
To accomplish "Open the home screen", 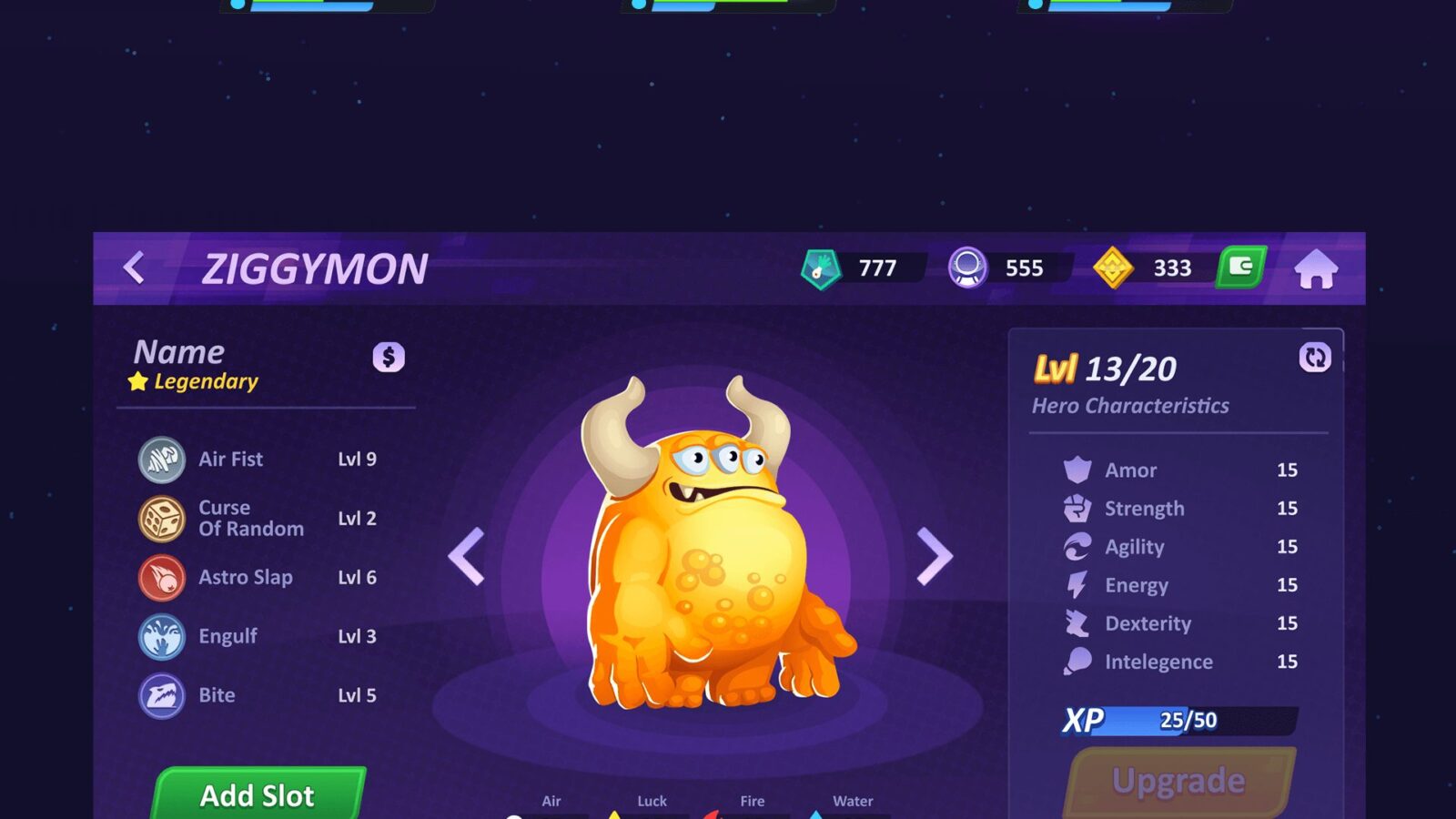I will pos(1316,269).
